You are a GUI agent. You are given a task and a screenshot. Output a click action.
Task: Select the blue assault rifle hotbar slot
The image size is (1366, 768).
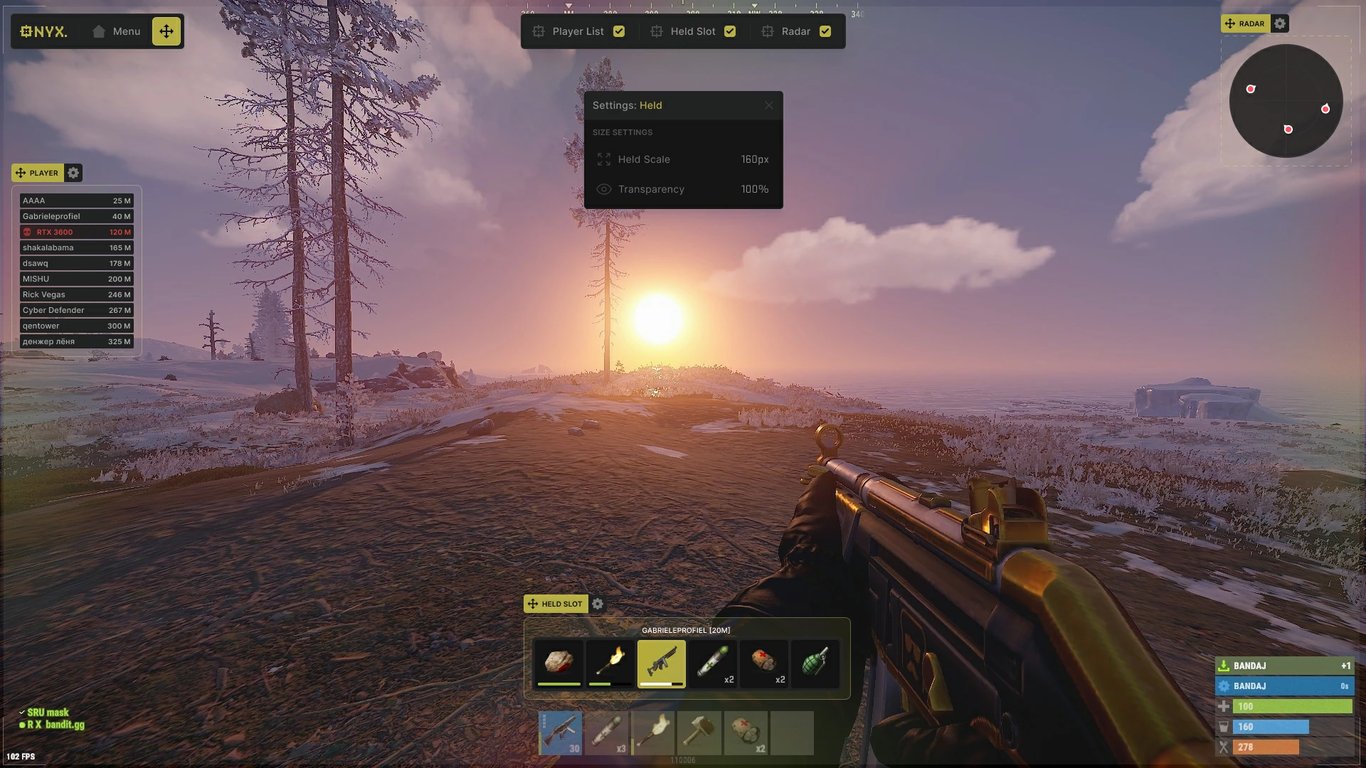(560, 733)
